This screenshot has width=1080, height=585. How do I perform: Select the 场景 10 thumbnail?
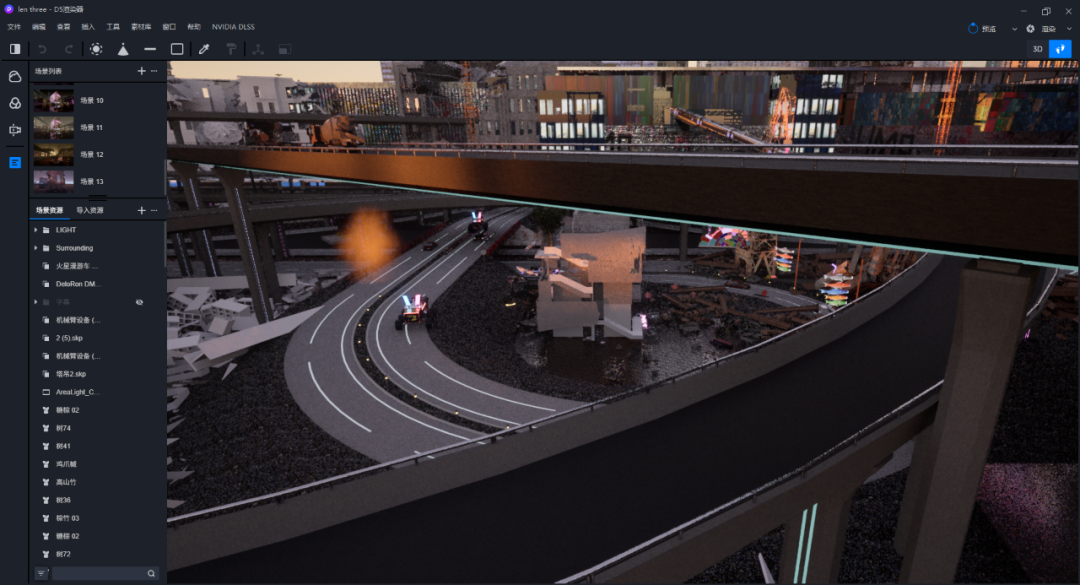54,100
